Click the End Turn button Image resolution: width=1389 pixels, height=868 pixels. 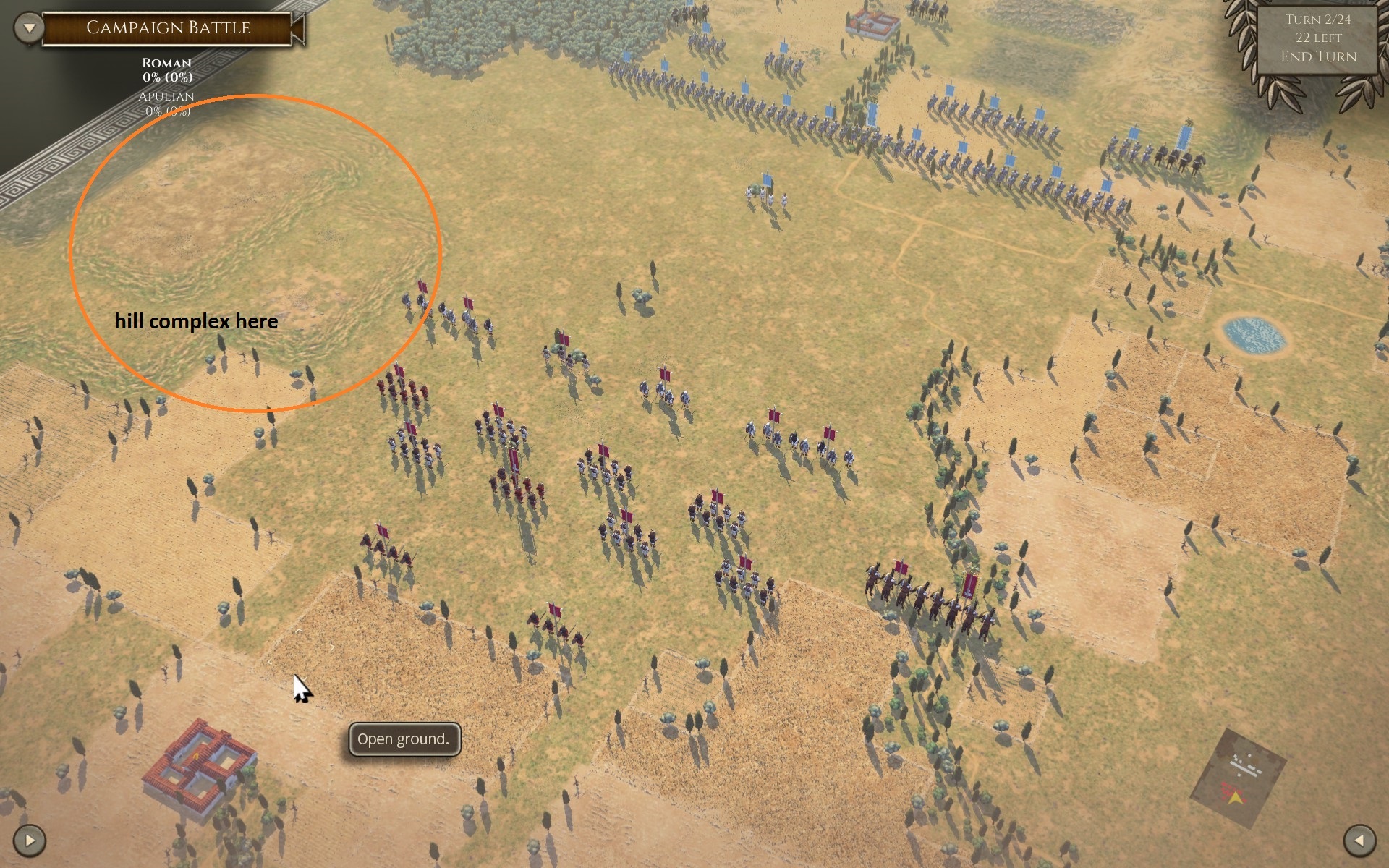tap(1318, 56)
